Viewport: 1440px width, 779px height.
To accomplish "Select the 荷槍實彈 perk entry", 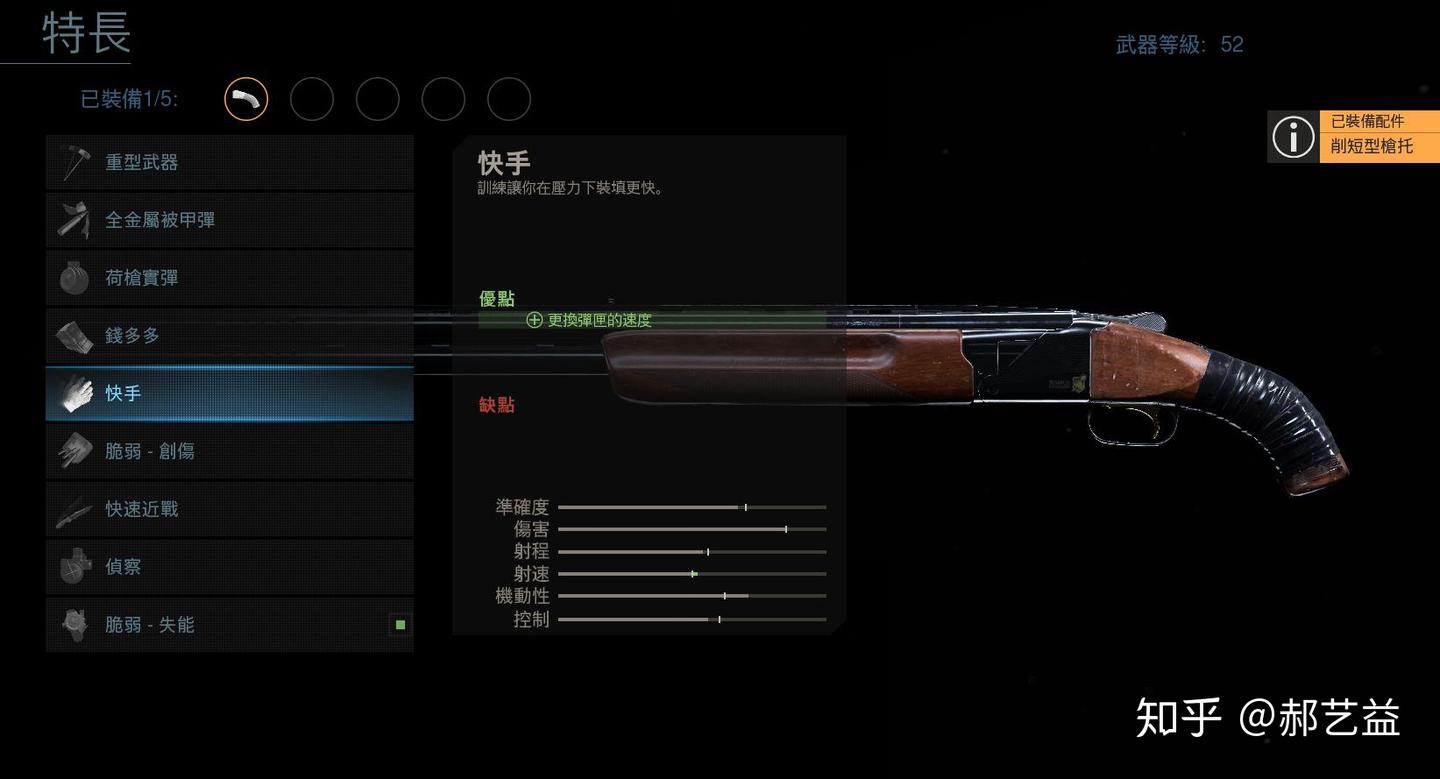I will pos(229,278).
